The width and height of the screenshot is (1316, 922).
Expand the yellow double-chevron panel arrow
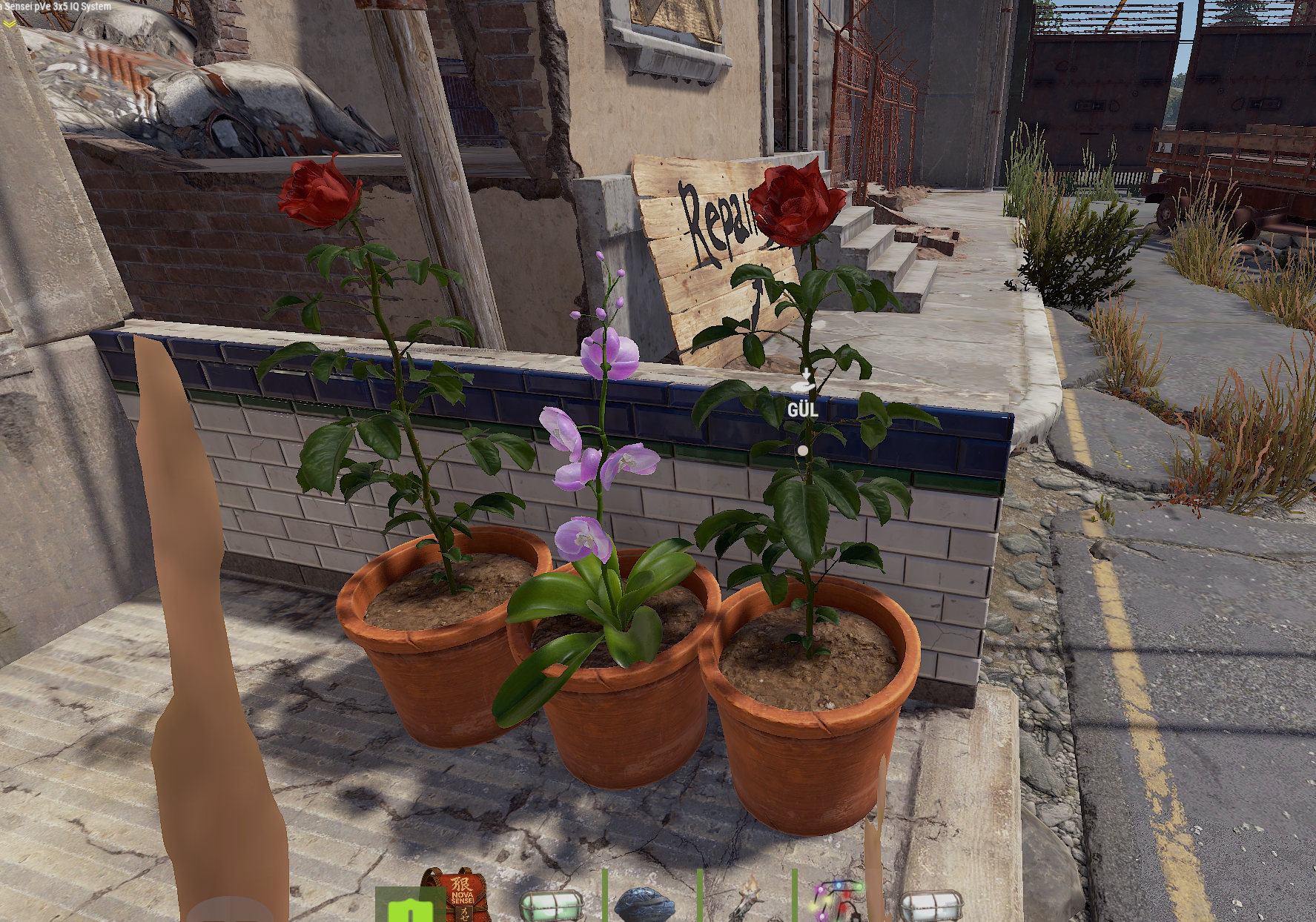9,23
